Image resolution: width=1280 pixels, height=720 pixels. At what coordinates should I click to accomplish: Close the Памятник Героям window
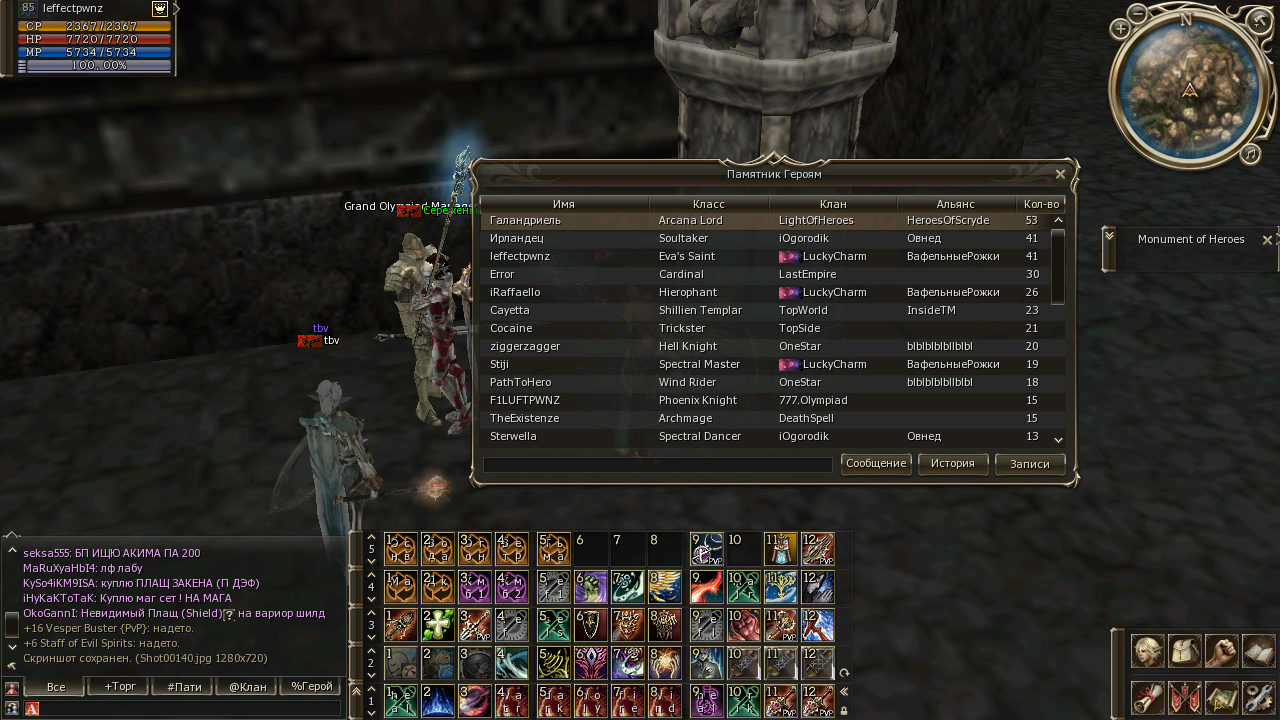[1060, 174]
